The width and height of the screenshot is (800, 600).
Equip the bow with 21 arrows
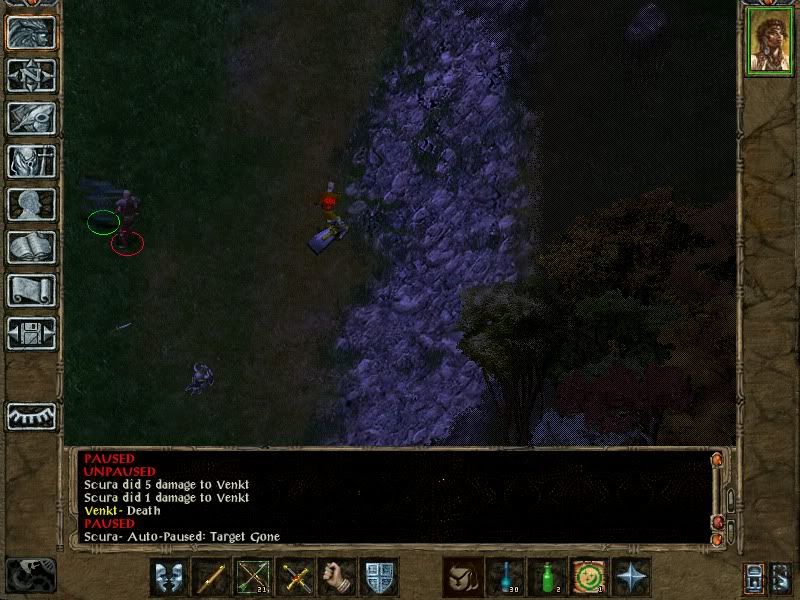[253, 577]
